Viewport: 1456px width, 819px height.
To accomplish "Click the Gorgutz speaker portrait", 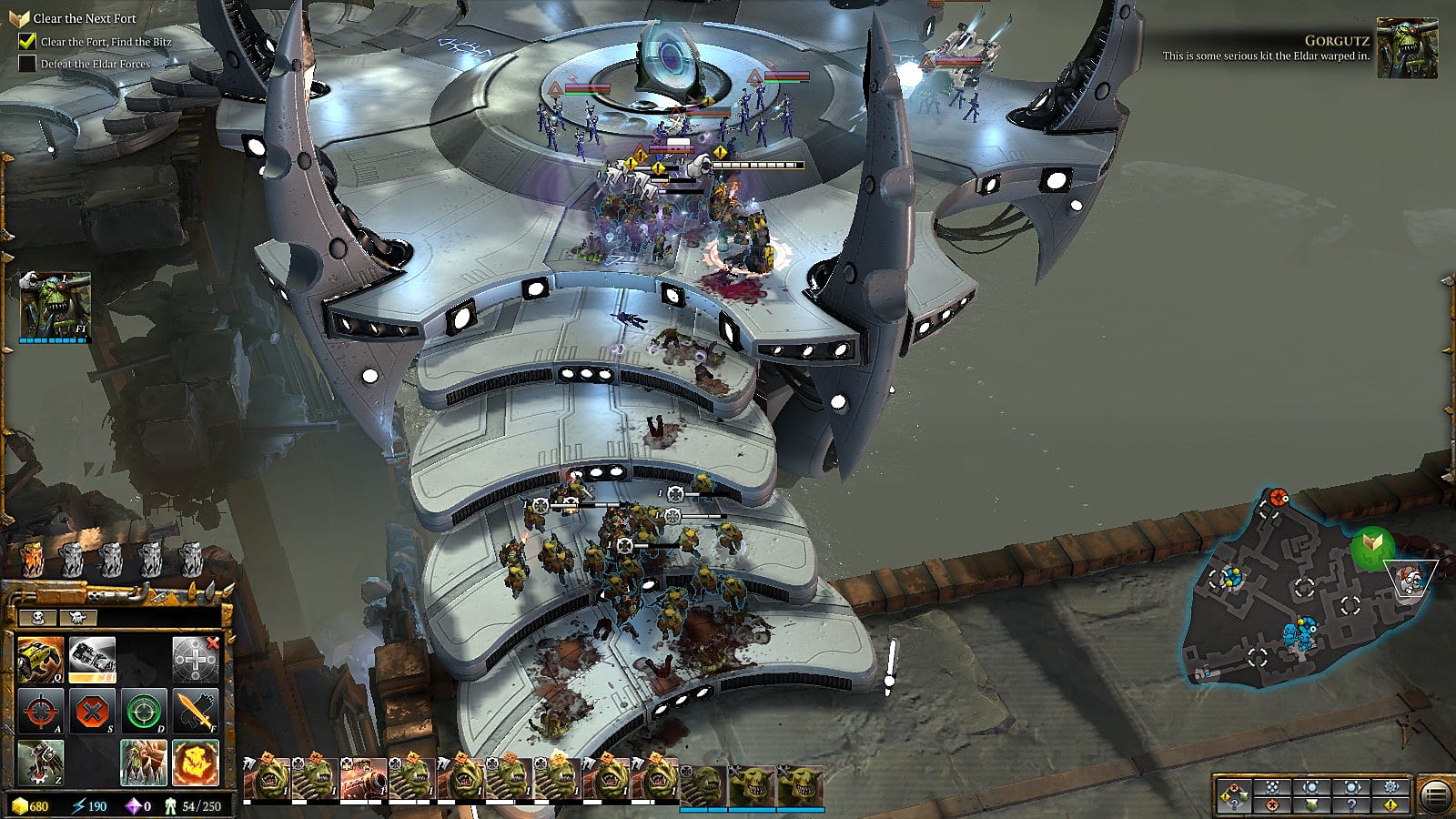I will (x=1407, y=48).
